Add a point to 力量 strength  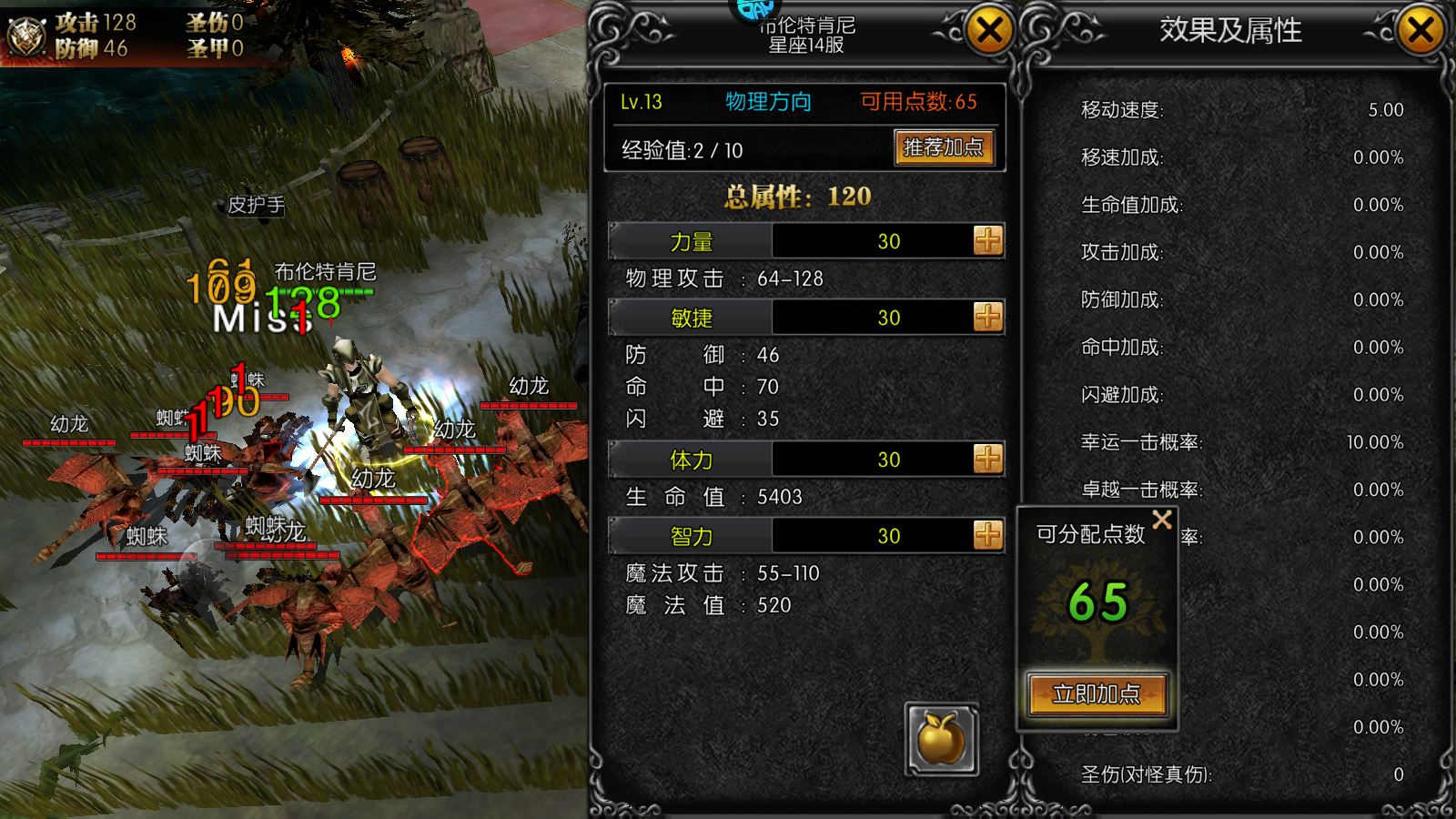pos(987,241)
